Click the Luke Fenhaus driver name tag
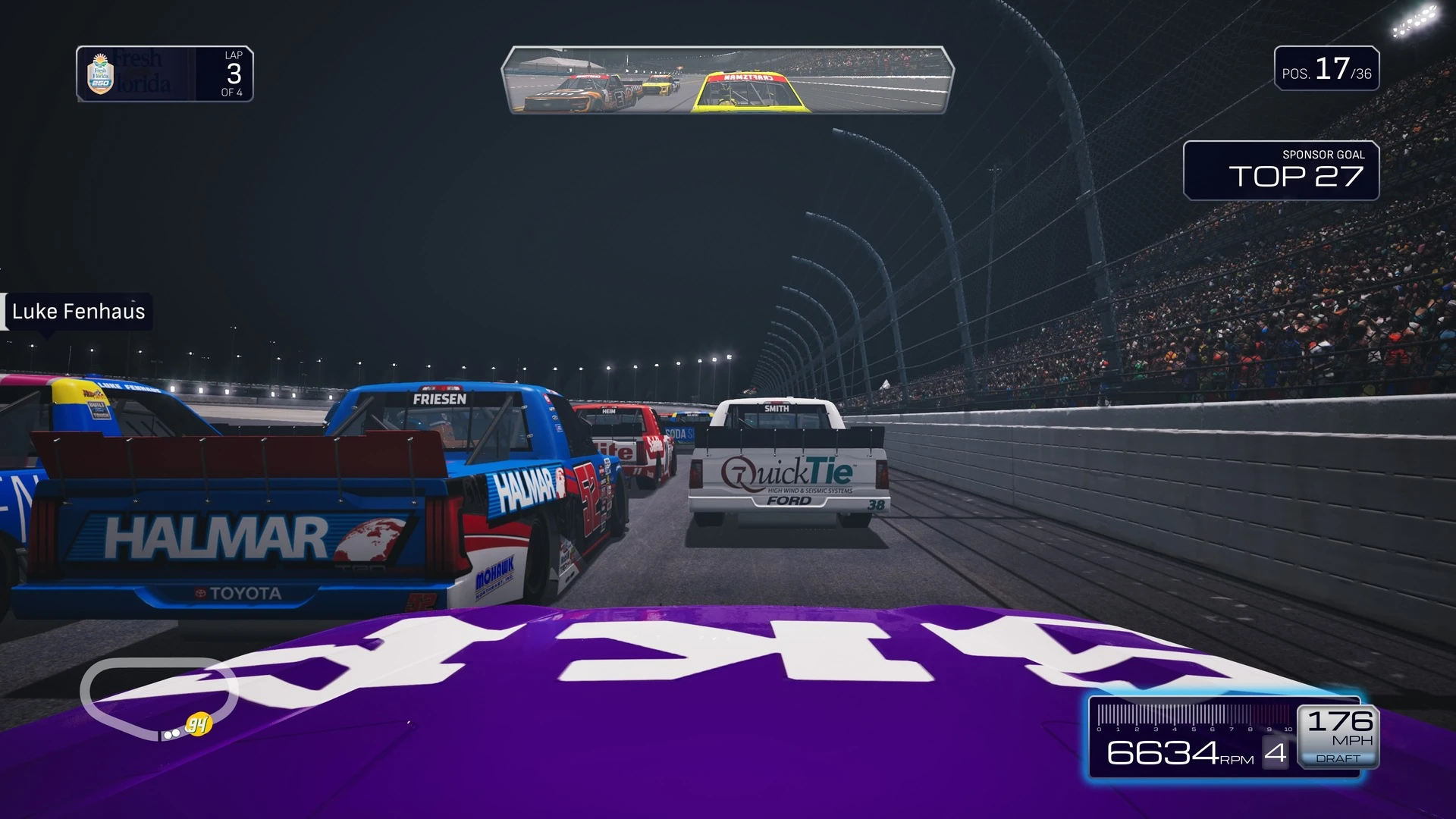This screenshot has height=819, width=1456. pyautogui.click(x=77, y=312)
